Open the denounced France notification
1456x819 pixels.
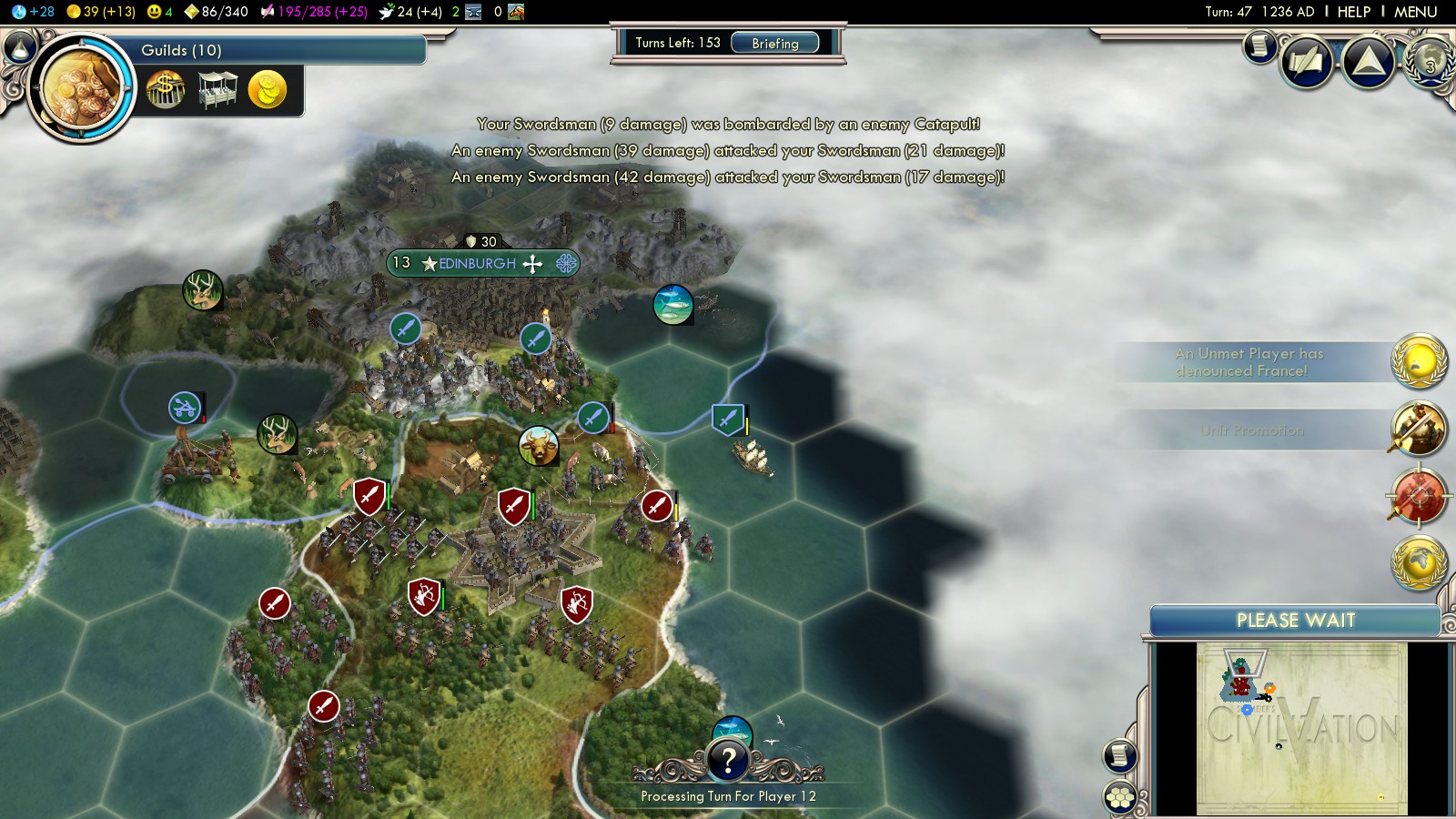click(x=1419, y=361)
